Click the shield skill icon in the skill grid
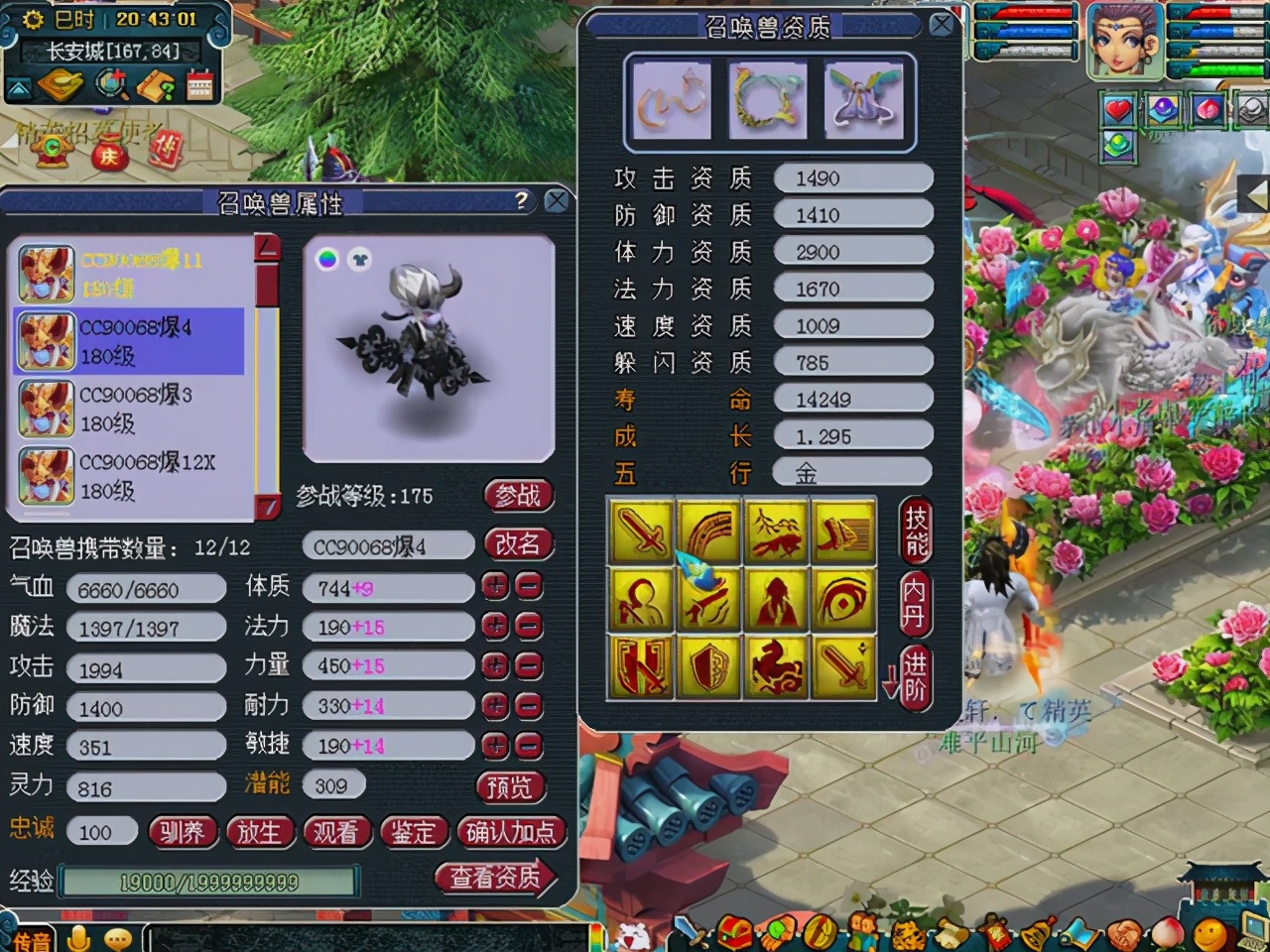Image resolution: width=1270 pixels, height=952 pixels. point(707,667)
